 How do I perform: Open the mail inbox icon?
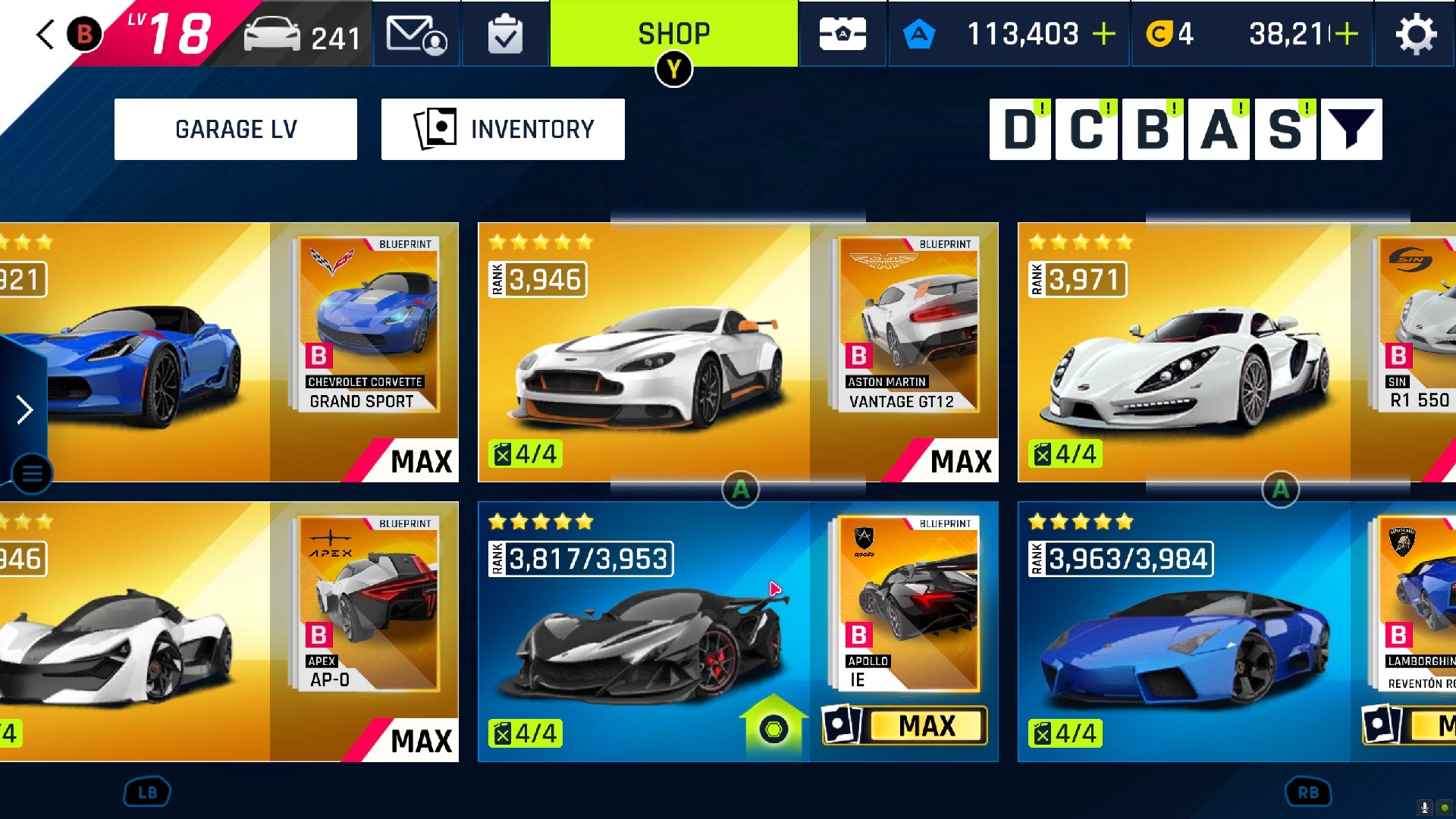416,34
